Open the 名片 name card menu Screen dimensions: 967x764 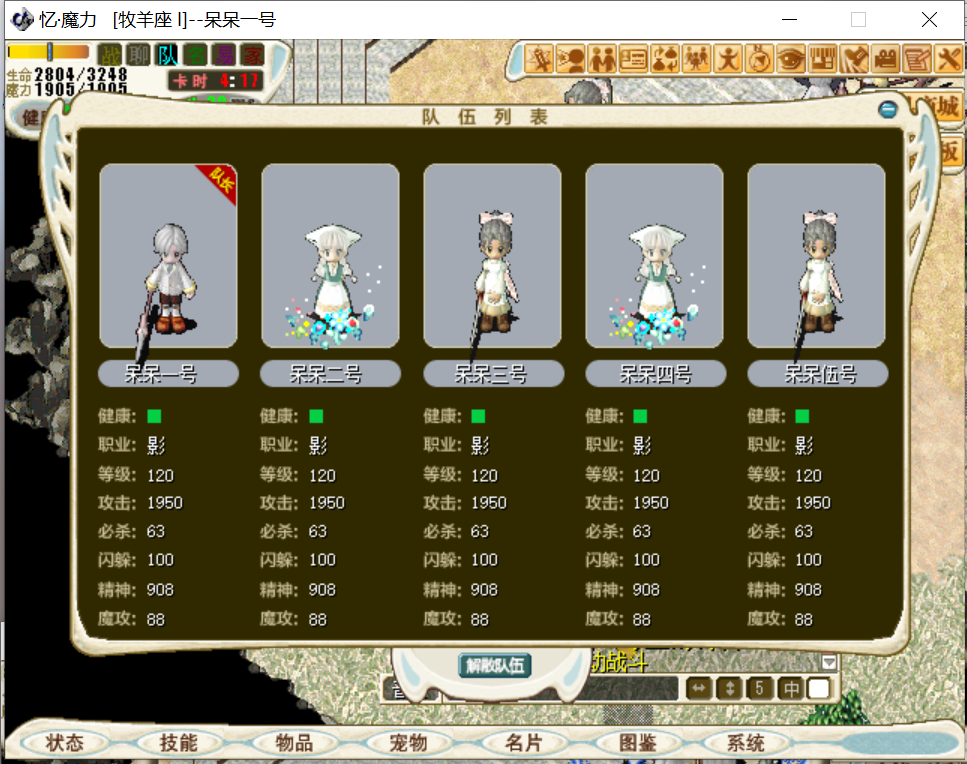523,743
